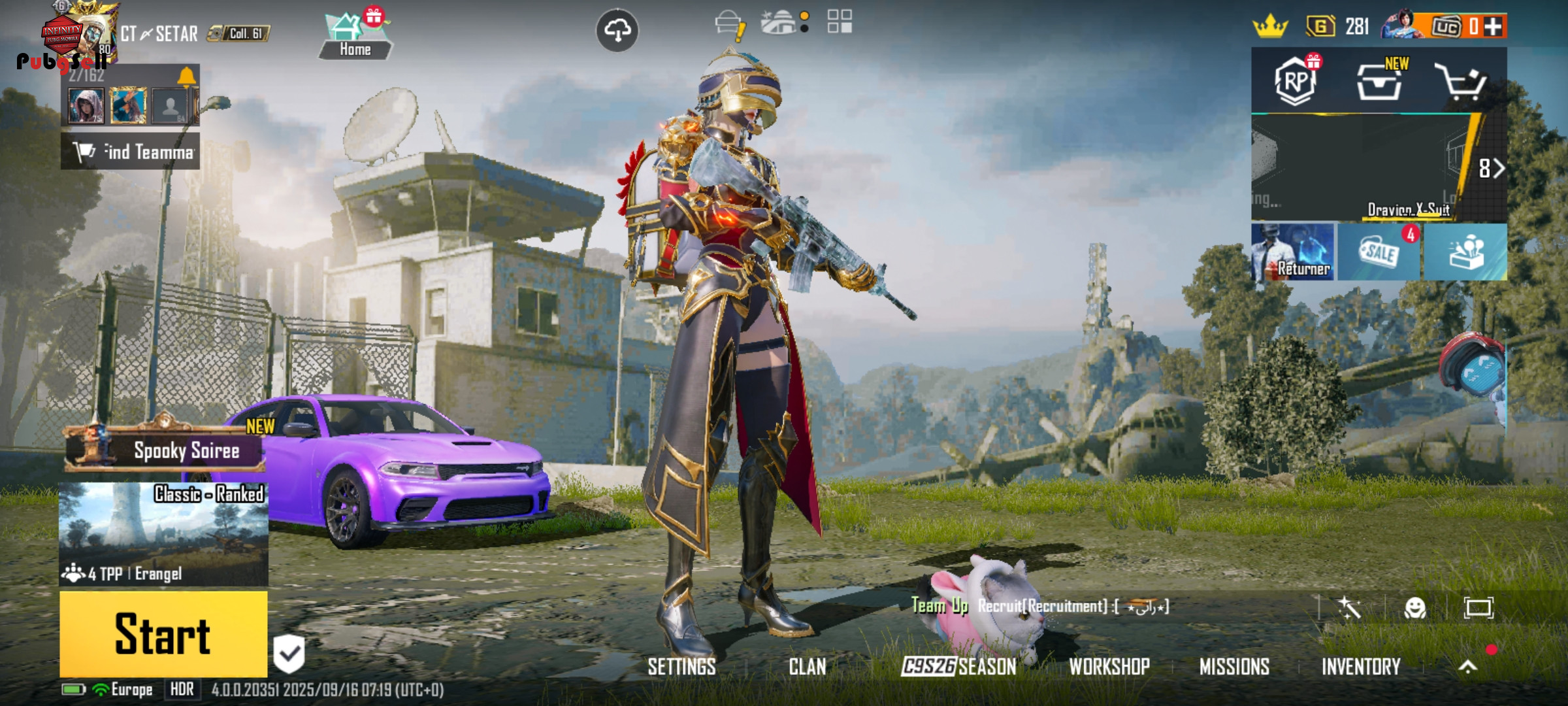This screenshot has width=1568, height=706.
Task: Click the yellow Start button
Action: [163, 633]
